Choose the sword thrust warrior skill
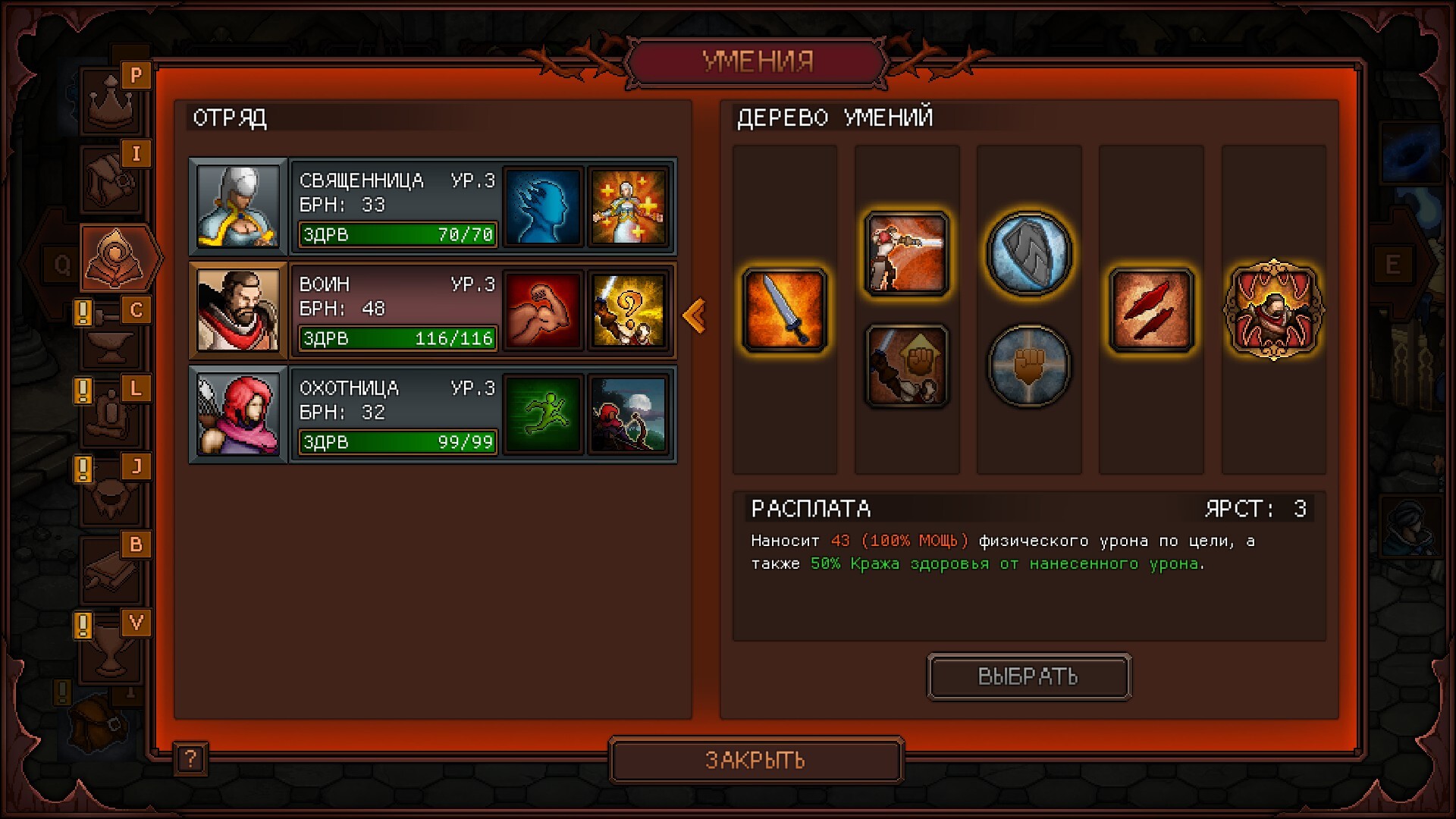This screenshot has width=1456, height=819. [x=906, y=253]
